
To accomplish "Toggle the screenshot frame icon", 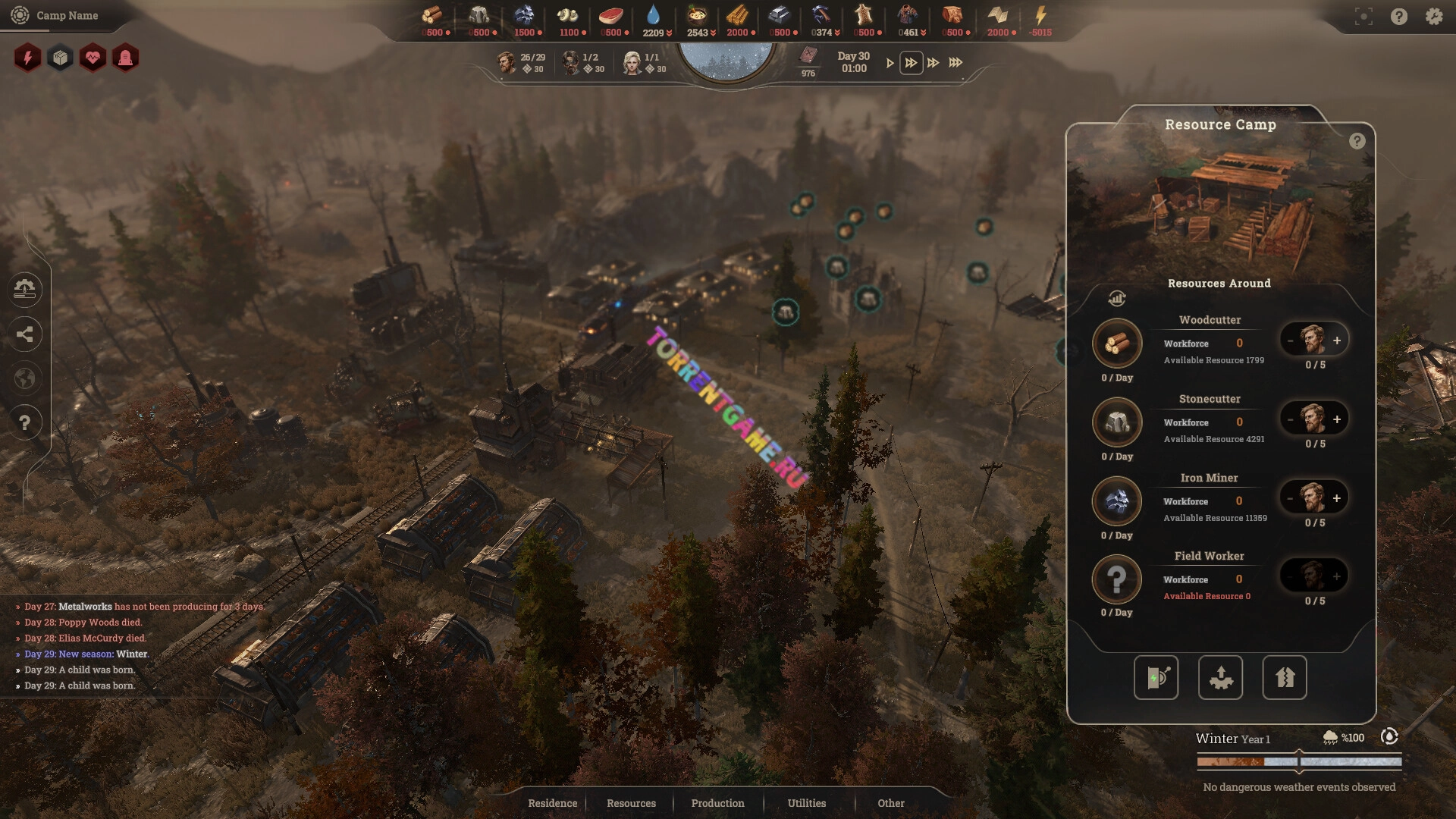I will pos(1363,16).
